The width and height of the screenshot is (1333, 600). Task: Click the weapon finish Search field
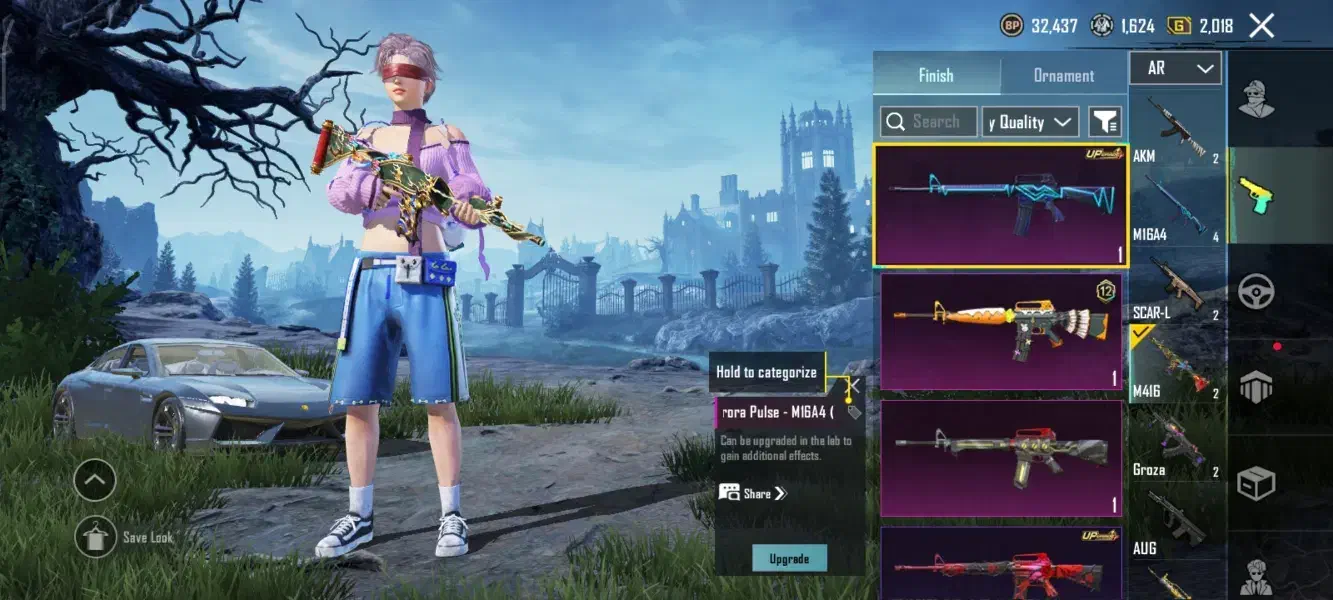coord(929,122)
